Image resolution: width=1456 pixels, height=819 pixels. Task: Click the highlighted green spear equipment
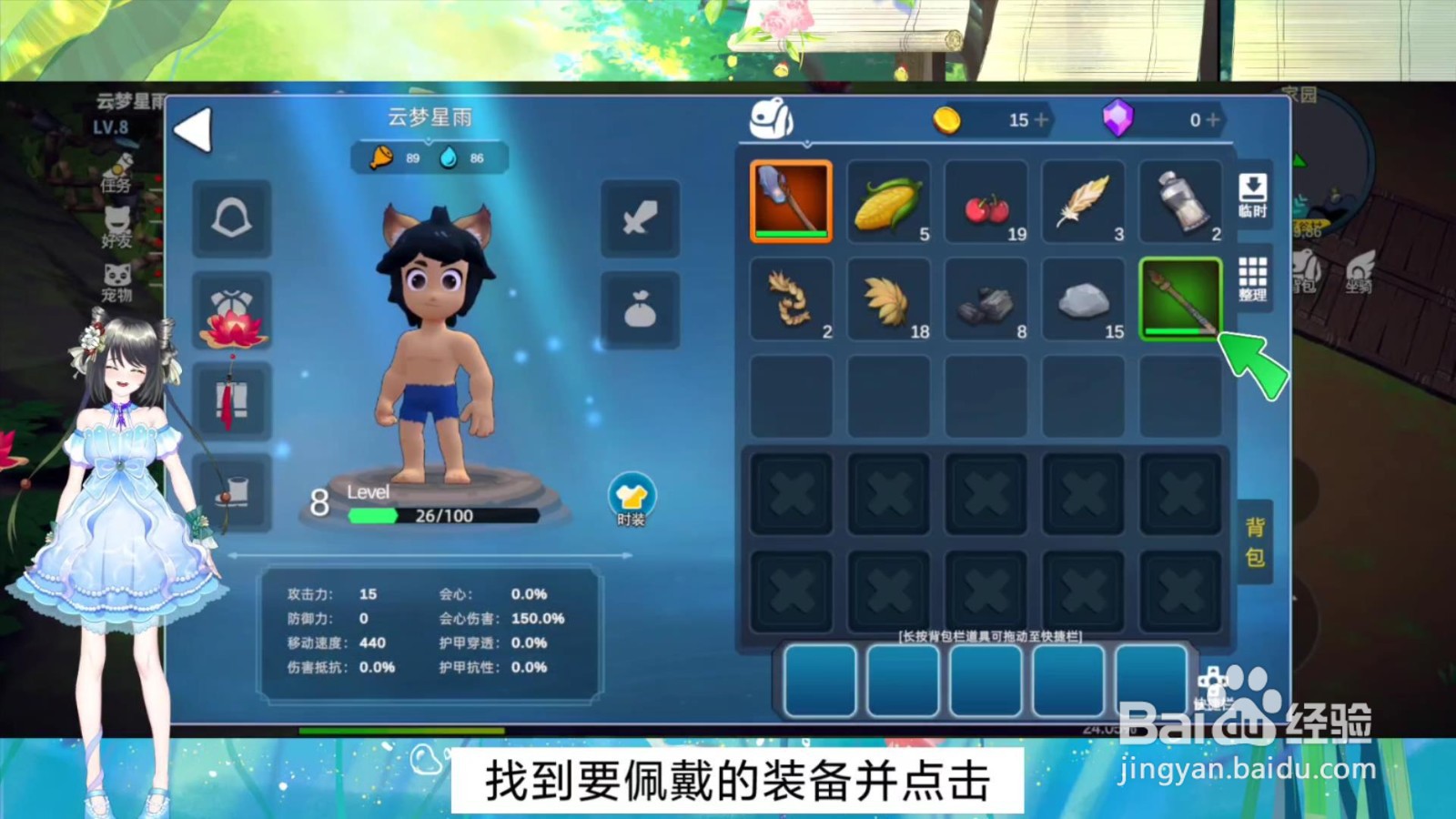coord(1180,300)
